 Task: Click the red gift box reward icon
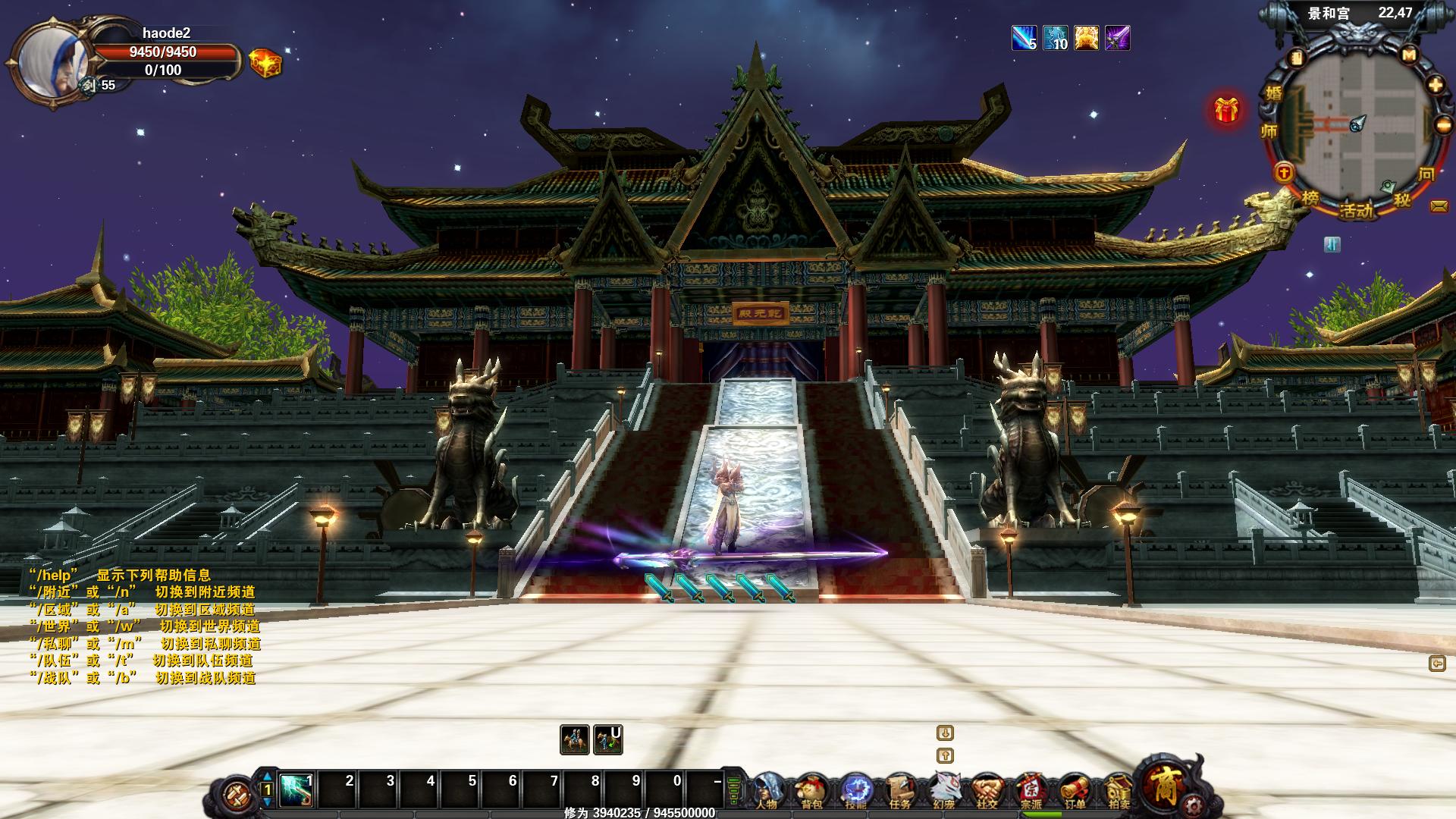pos(1226,111)
